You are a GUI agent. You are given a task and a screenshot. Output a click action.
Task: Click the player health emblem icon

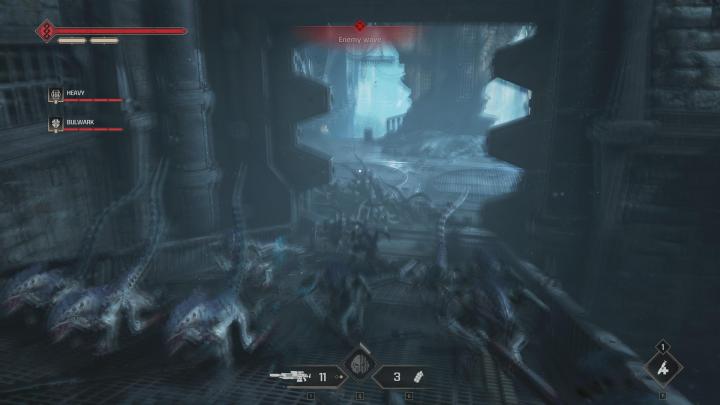tap(44, 31)
